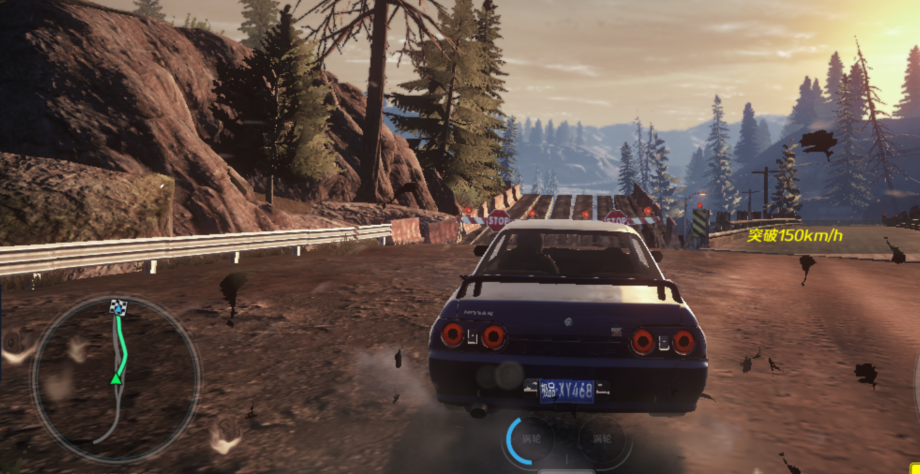Select the checkered finish flag on minimap
Image resolution: width=920 pixels, height=474 pixels.
coord(118,307)
